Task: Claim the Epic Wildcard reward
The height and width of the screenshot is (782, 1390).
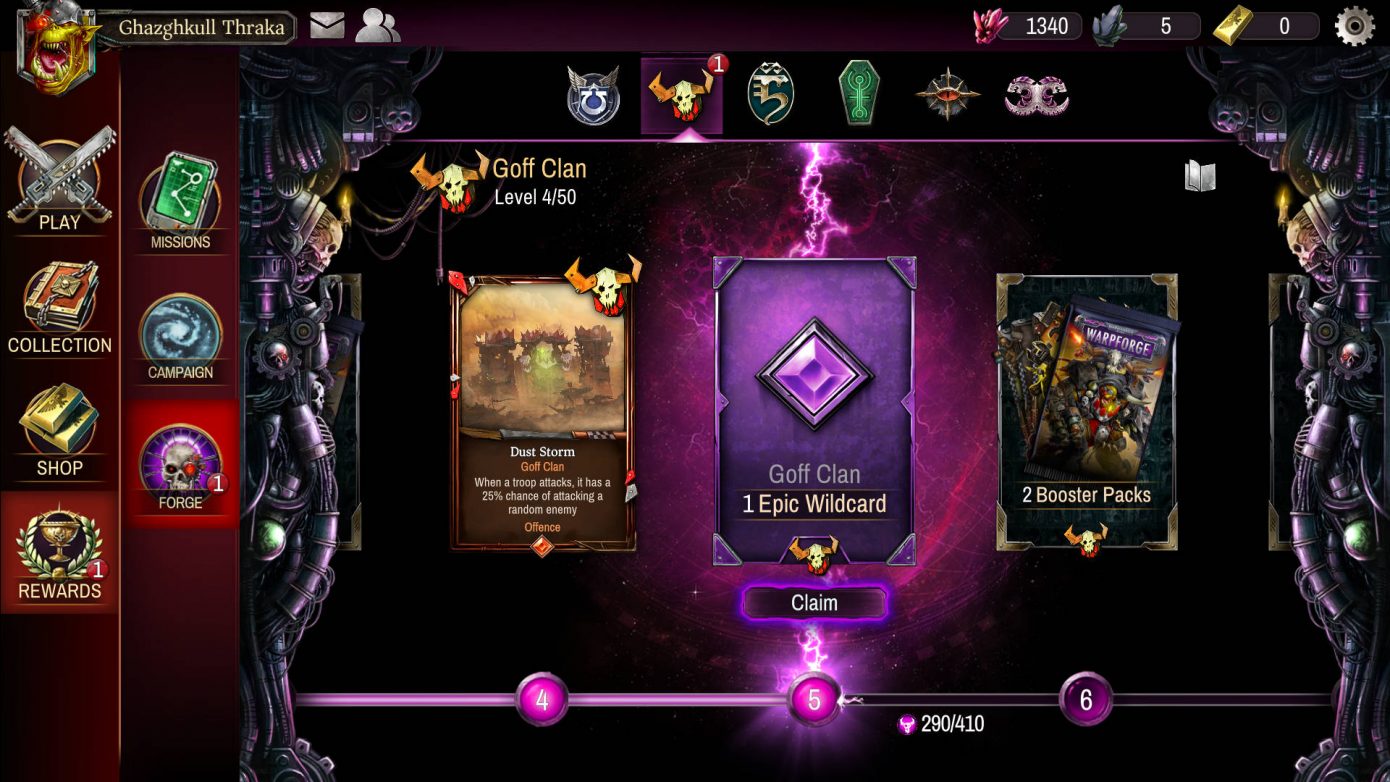Action: click(815, 602)
